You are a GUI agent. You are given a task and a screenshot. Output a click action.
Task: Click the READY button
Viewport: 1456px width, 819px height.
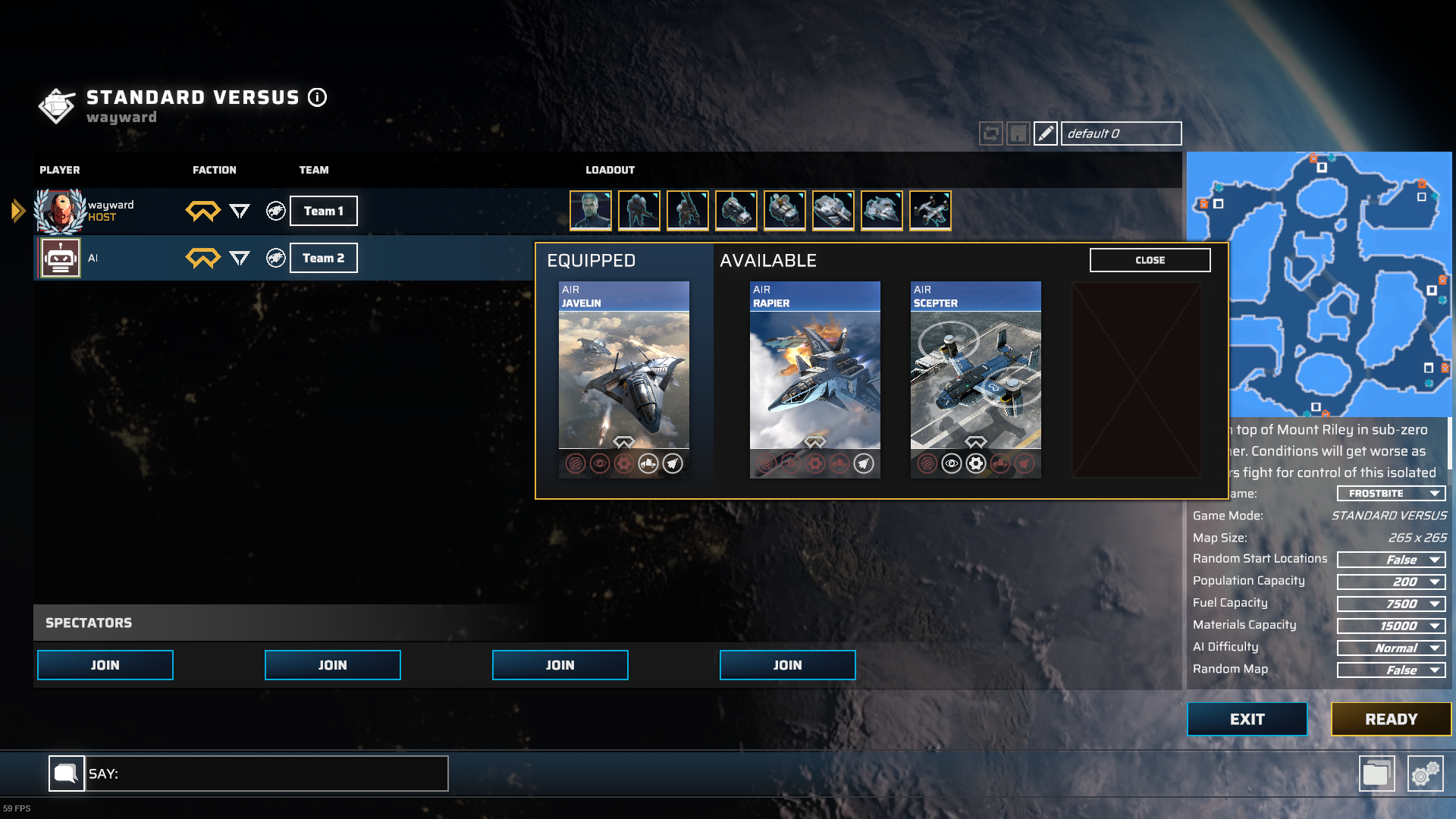(1391, 719)
